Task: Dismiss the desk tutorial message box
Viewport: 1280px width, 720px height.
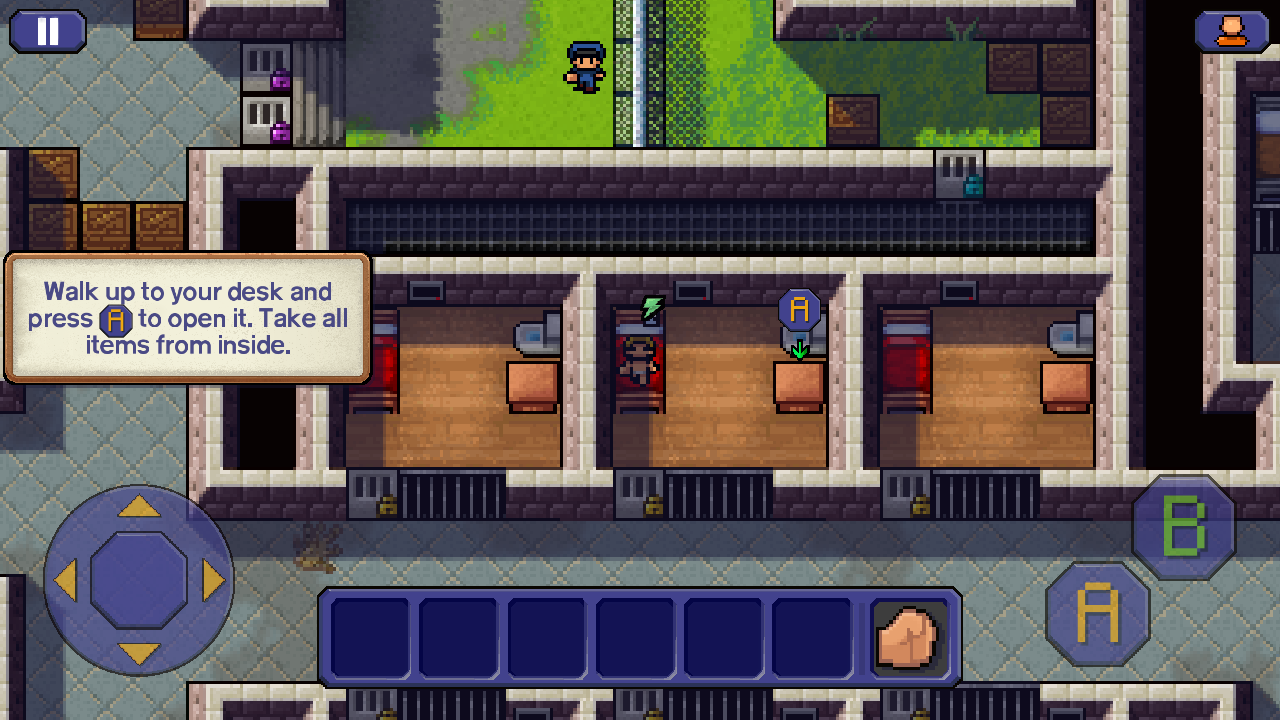Action: (x=186, y=320)
